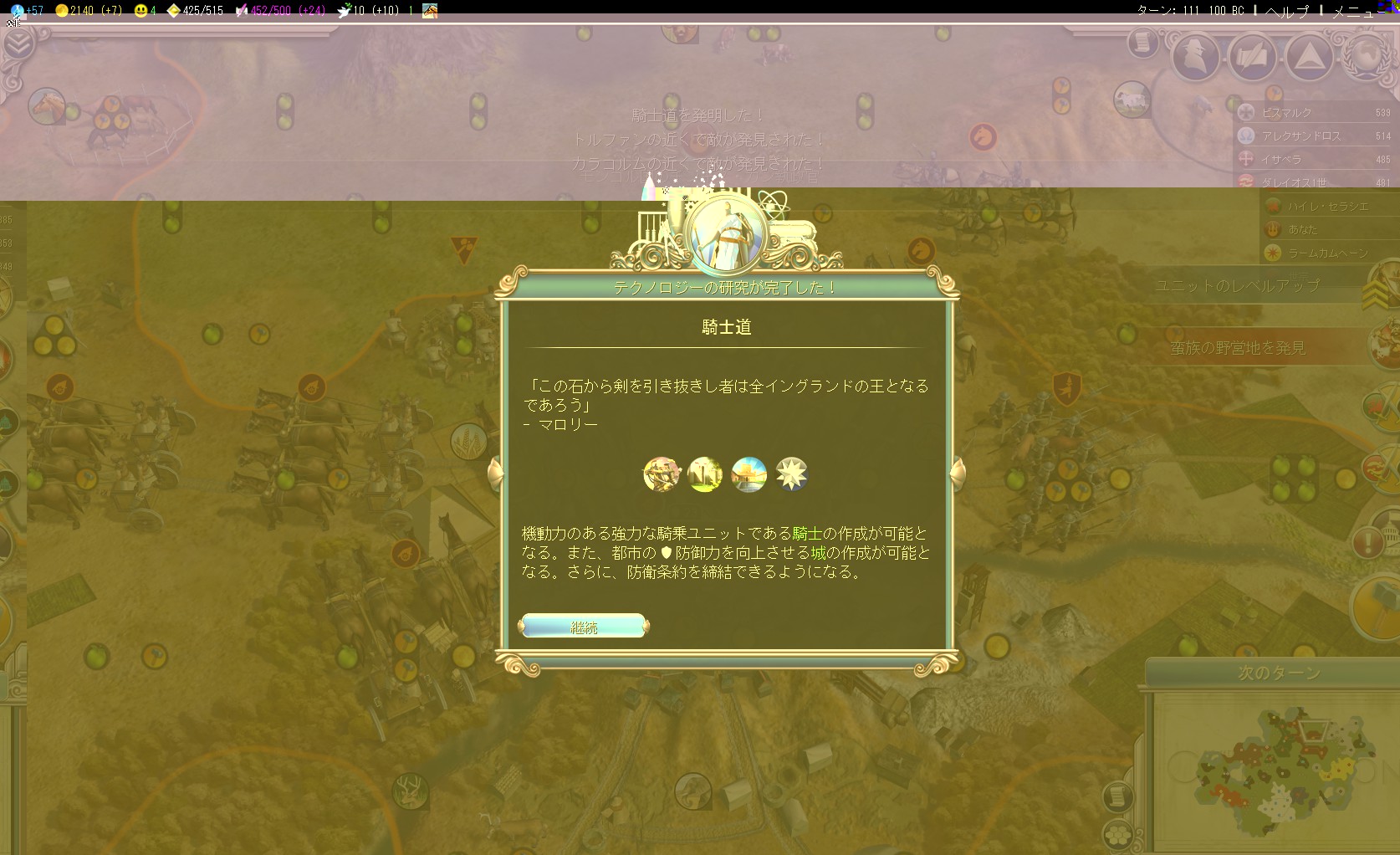This screenshot has height=855, width=1400.
Task: Click the event log scroll icon below the advisors
Action: click(1142, 42)
